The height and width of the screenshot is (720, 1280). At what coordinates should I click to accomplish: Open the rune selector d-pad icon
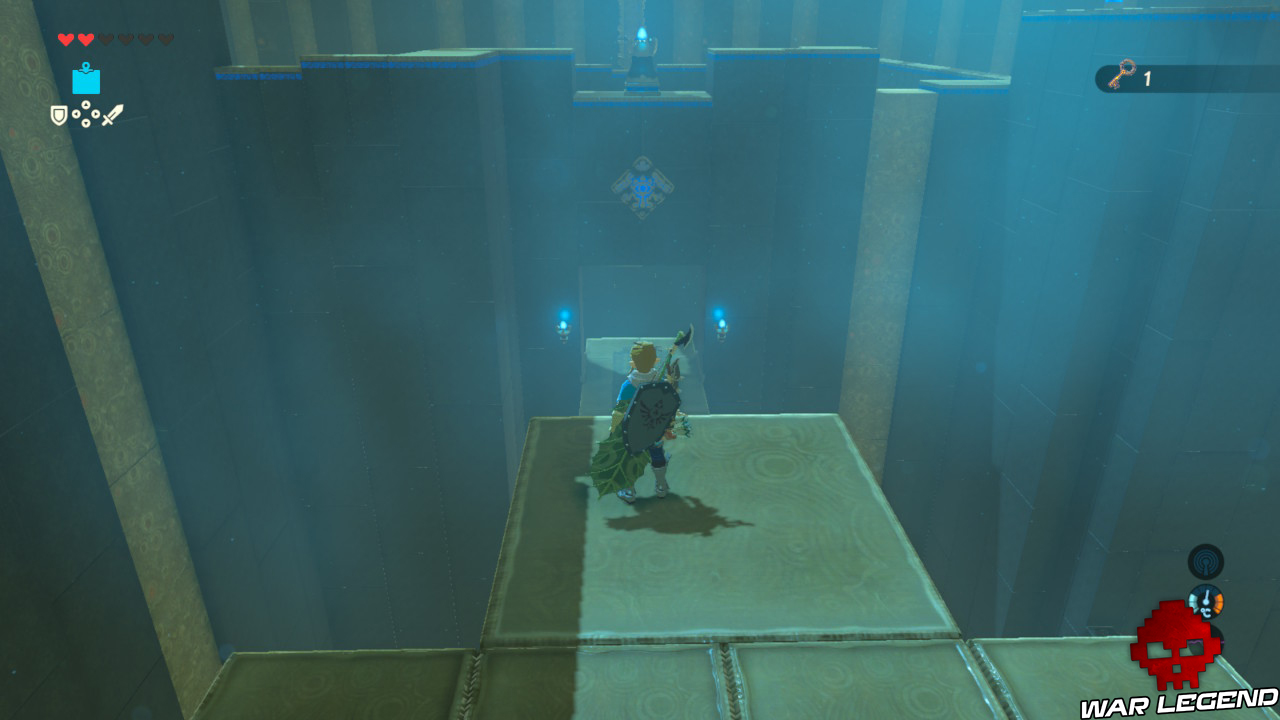pos(85,112)
